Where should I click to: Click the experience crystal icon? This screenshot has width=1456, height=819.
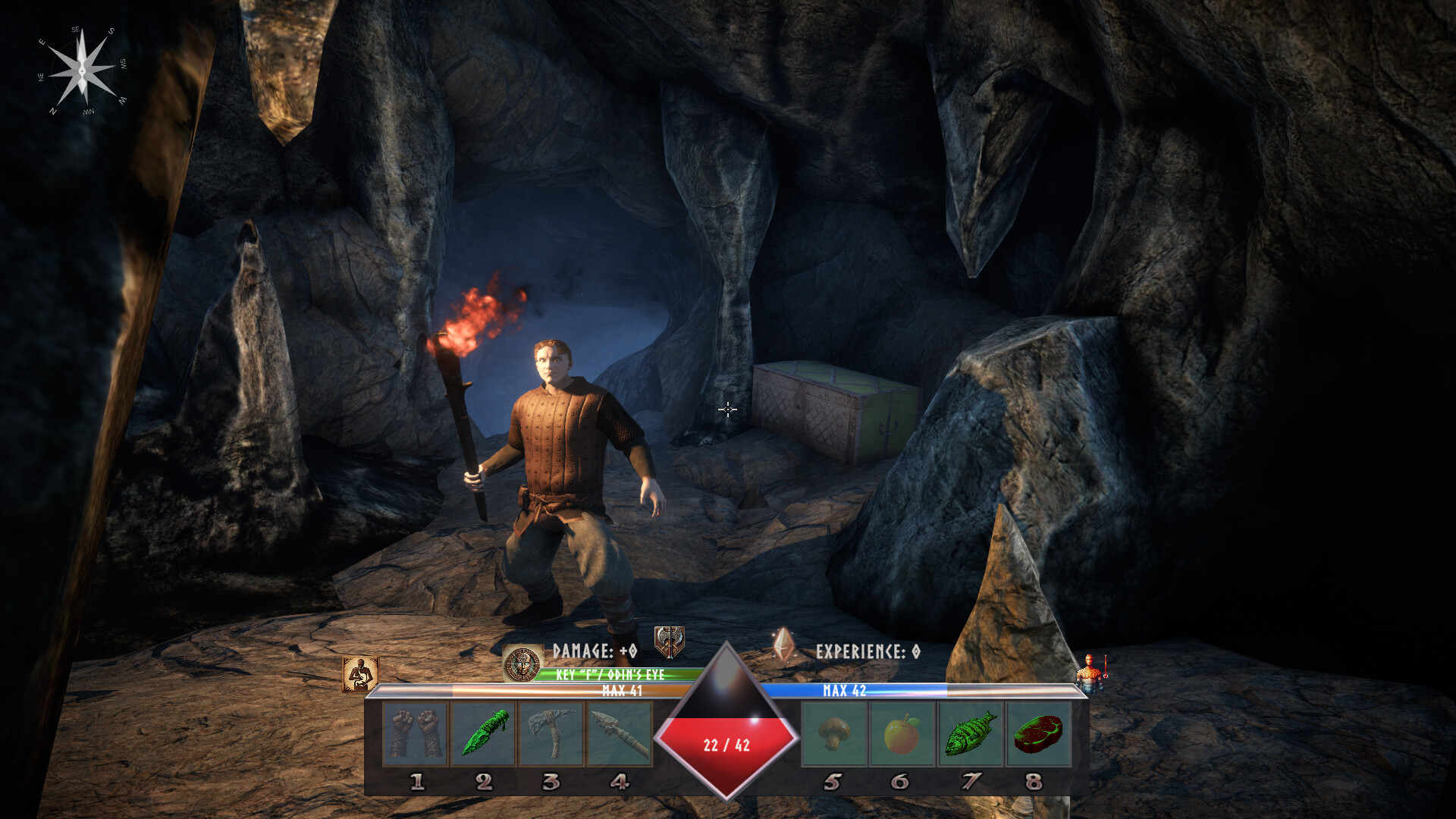[783, 645]
